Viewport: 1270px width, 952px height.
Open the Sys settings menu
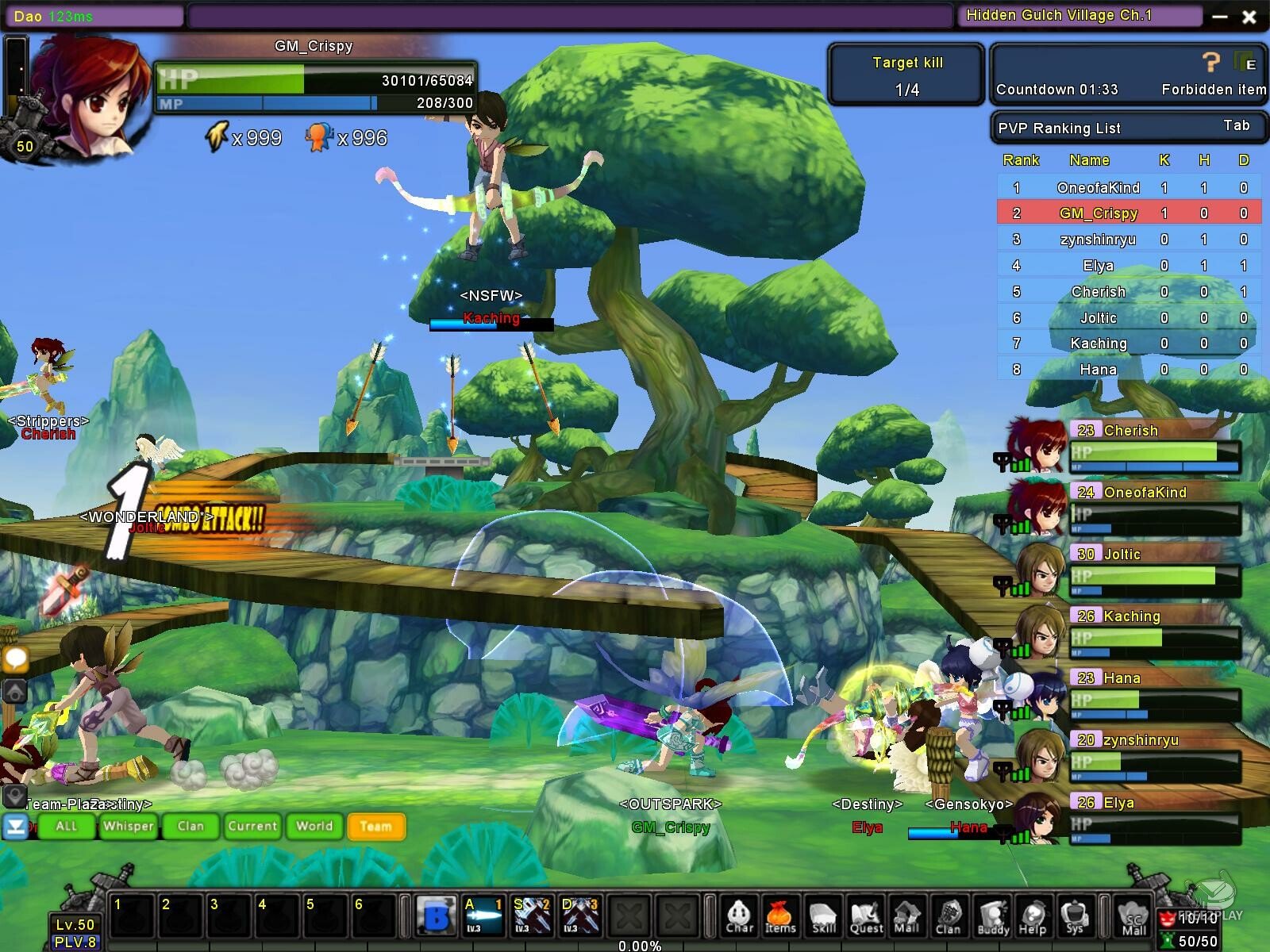point(1075,917)
